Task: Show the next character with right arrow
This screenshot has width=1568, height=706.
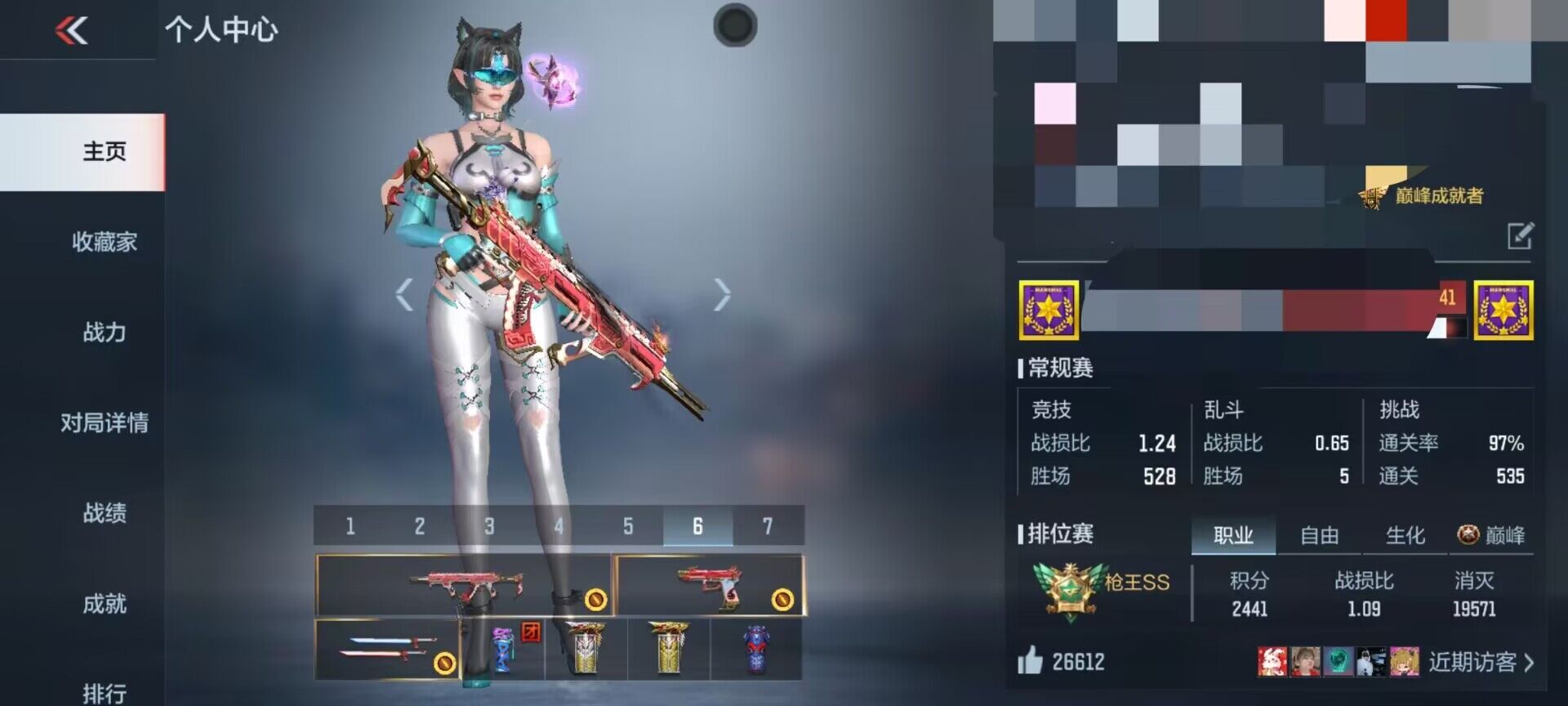Action: 722,295
